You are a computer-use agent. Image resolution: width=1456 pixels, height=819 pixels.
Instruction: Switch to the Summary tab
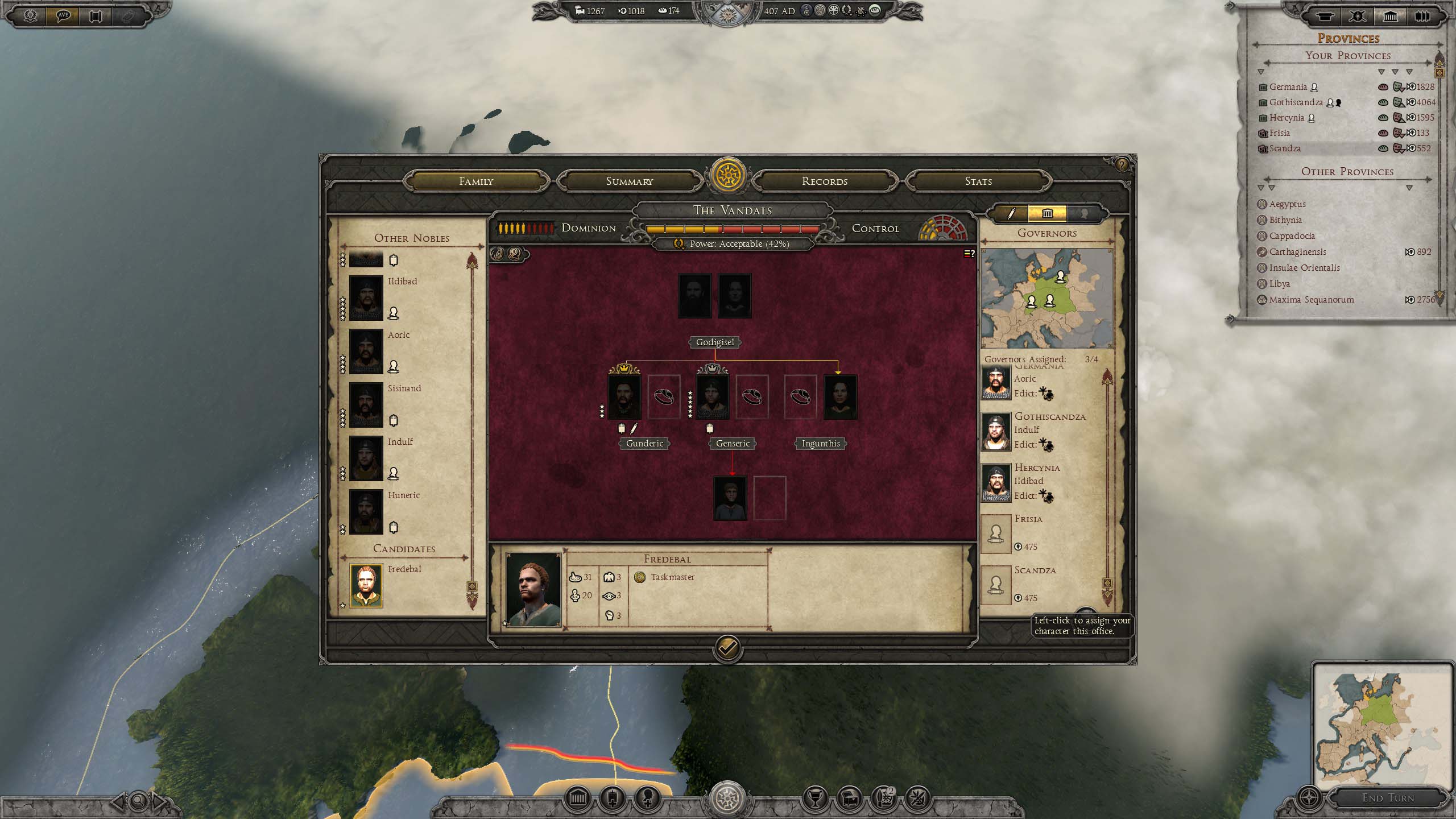tap(629, 181)
